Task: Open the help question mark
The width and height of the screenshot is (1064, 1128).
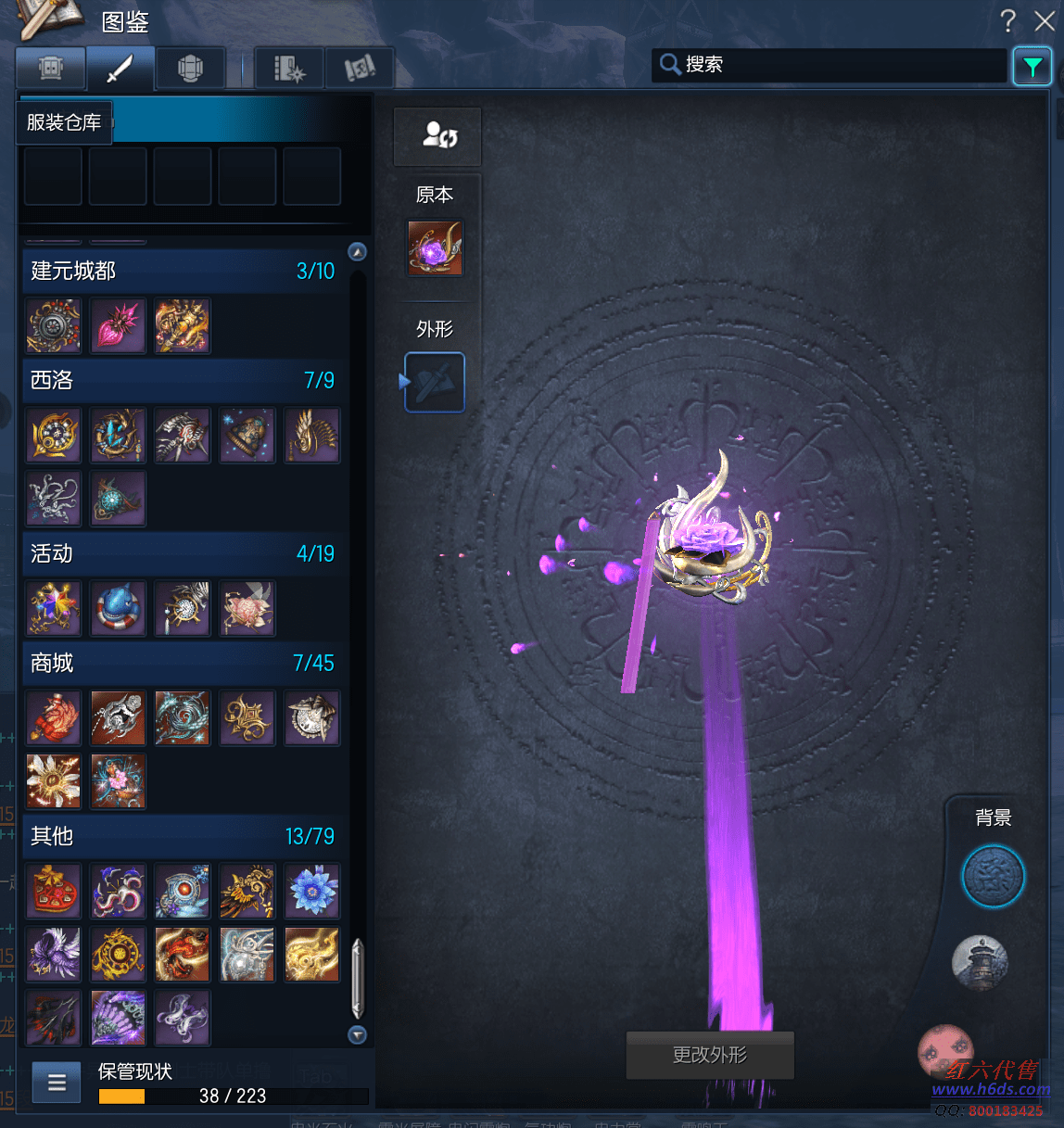Action: 1008,20
